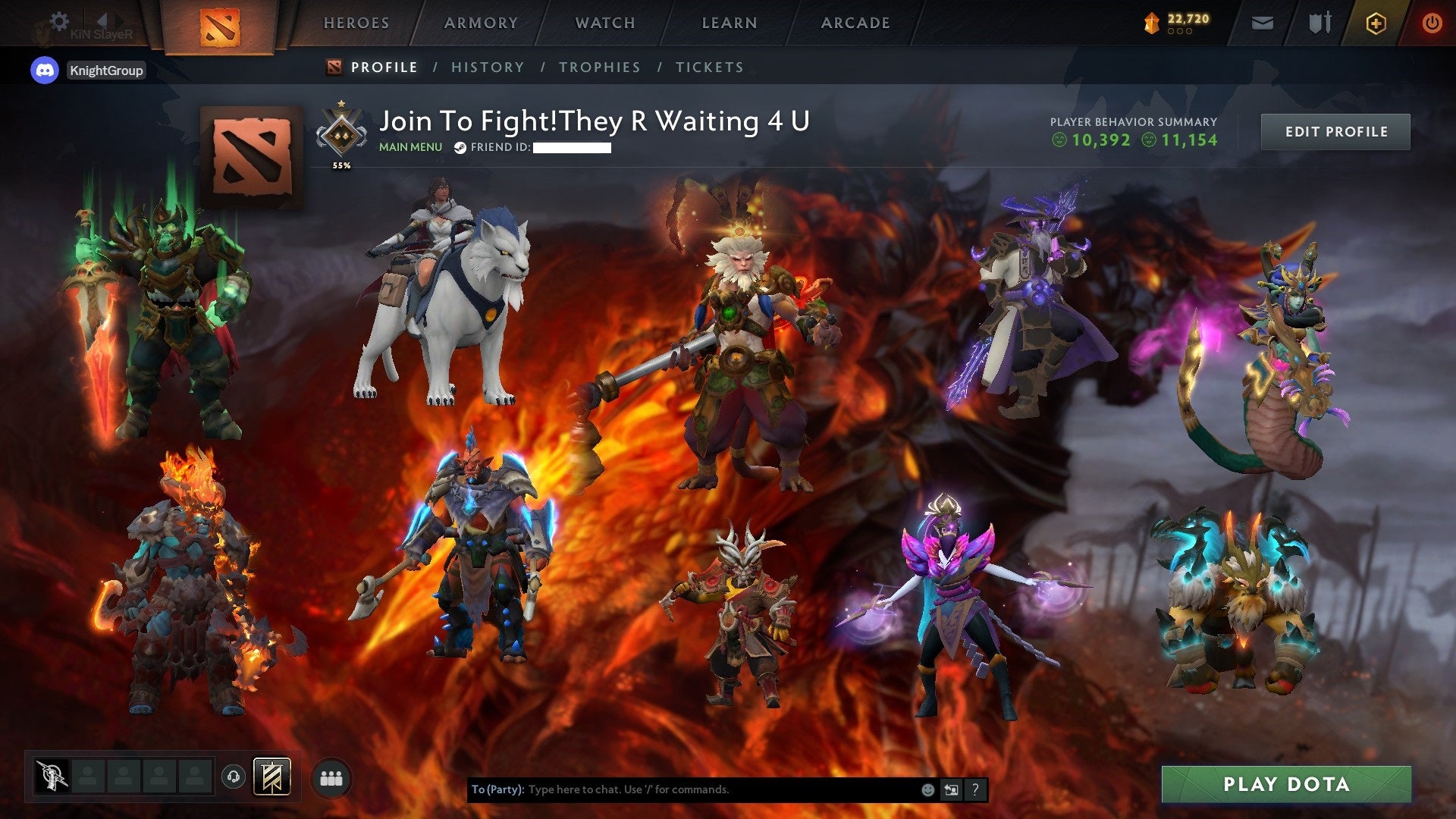Open the guild banner icon near the party slots
Viewport: 1456px width, 819px height.
point(271,777)
